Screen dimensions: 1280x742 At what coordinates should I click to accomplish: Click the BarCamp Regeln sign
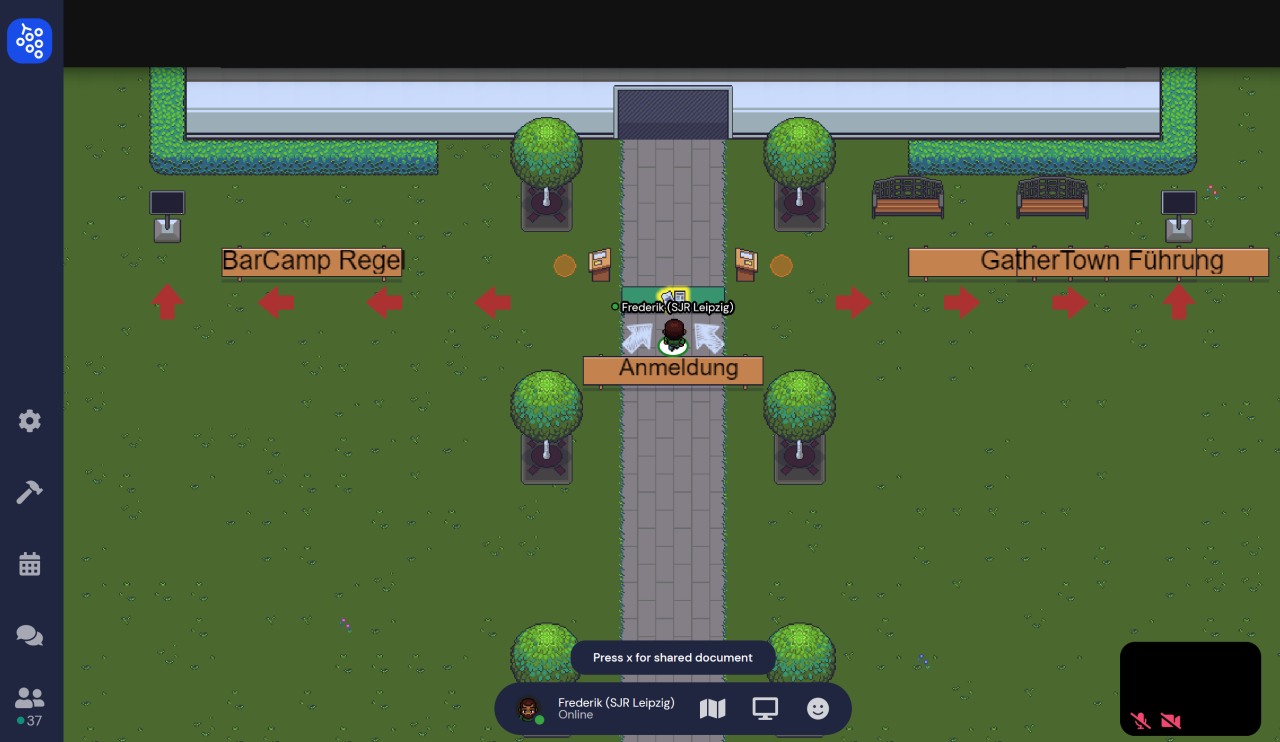(311, 261)
